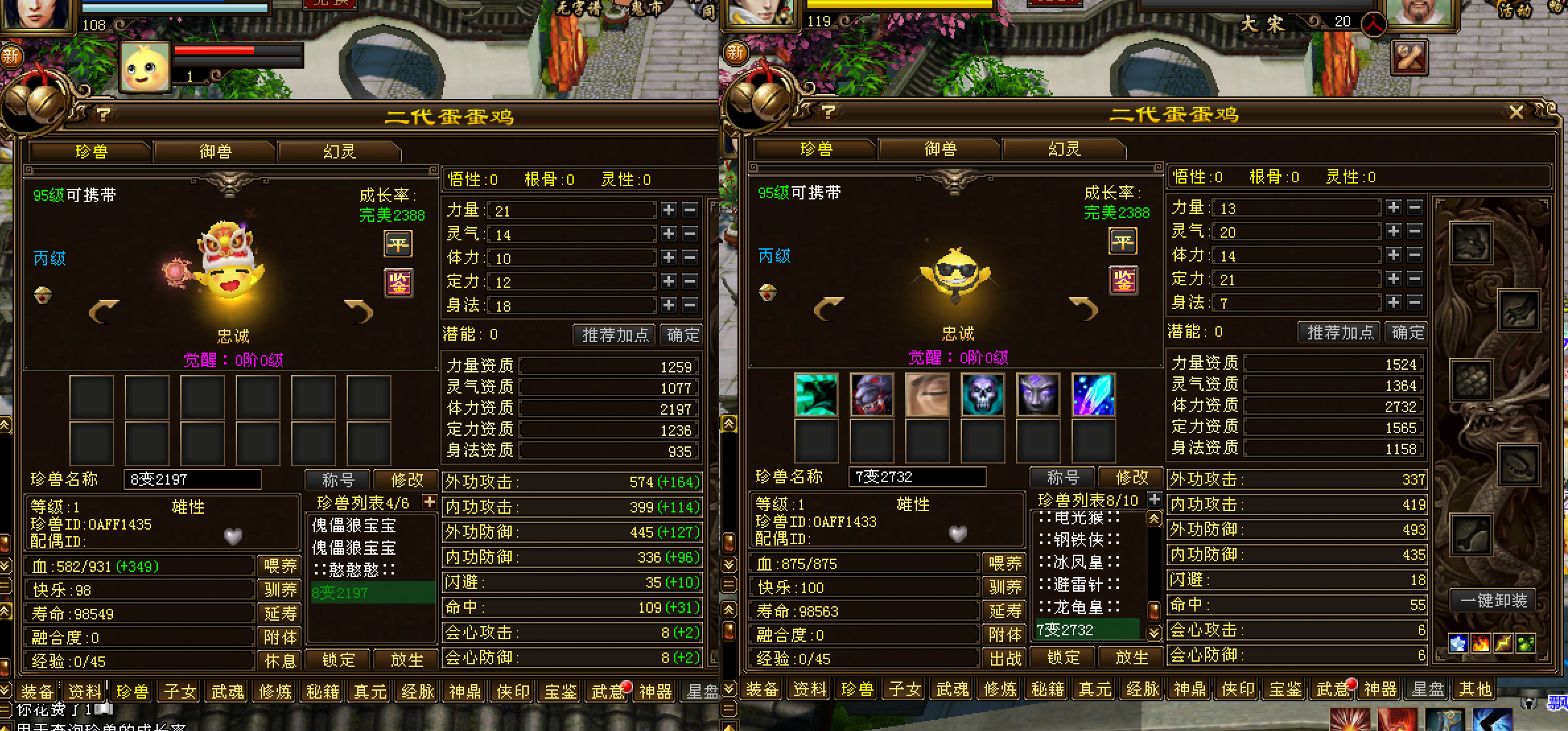1568x731 pixels.
Task: Select the teal creature pet skill icon
Action: click(816, 395)
